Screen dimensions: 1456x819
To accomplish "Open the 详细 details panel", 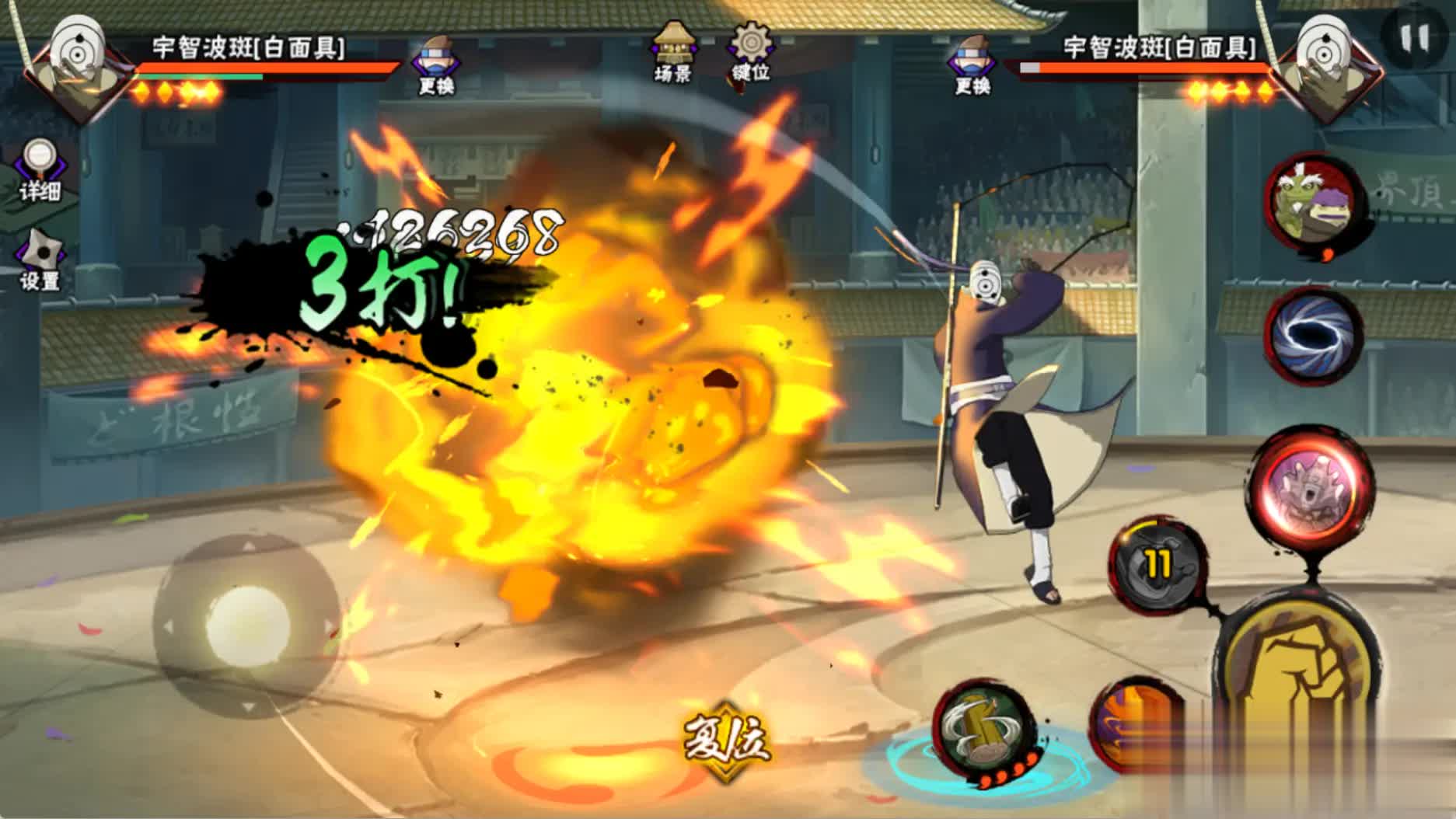I will pos(39,169).
